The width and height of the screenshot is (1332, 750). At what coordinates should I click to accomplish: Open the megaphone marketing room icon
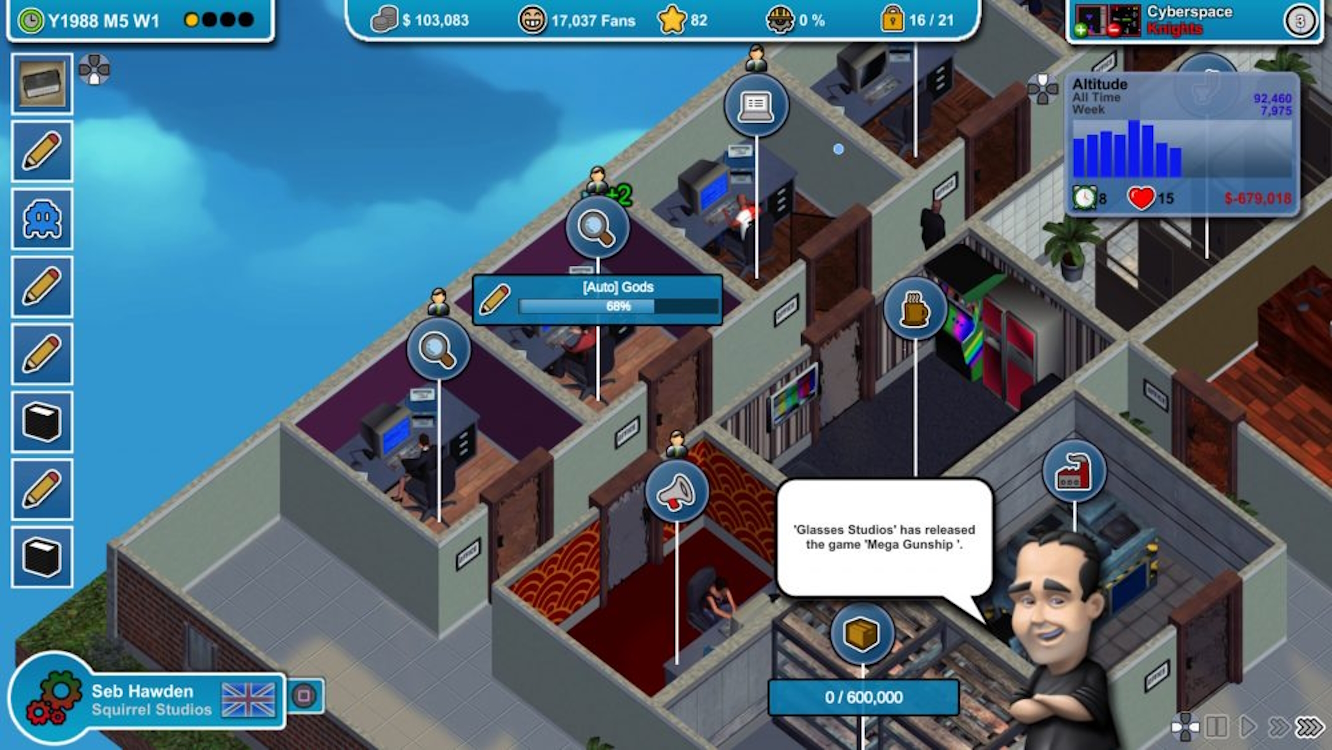coord(677,491)
